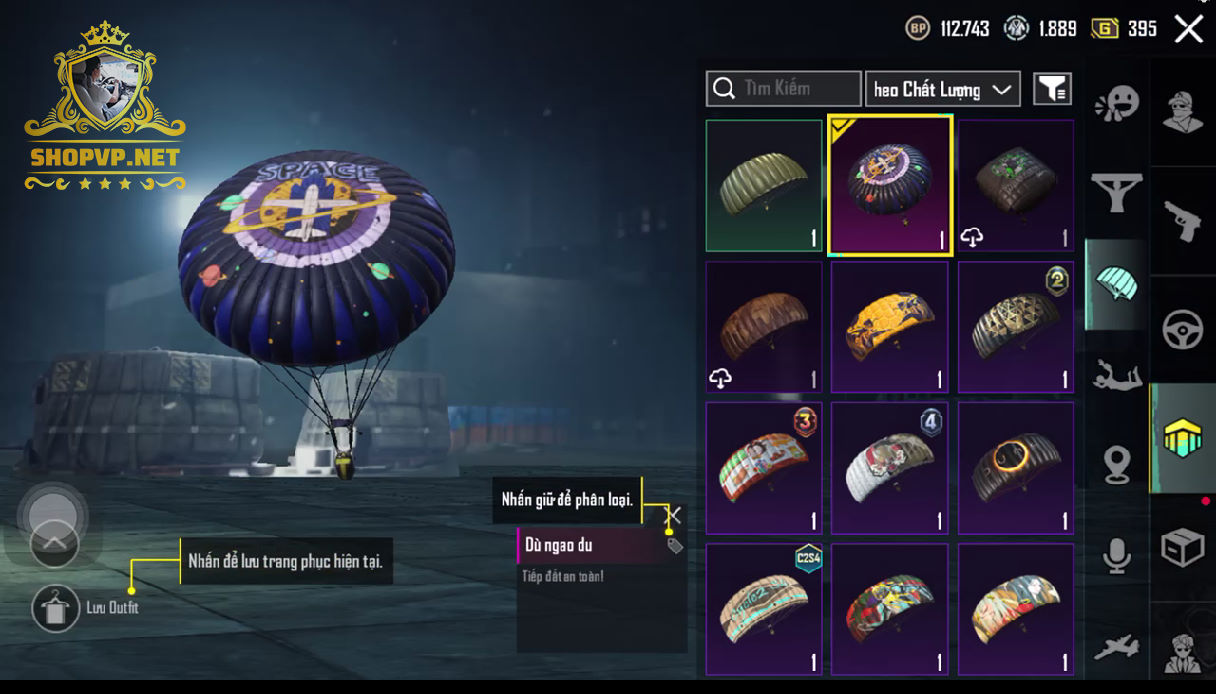This screenshot has width=1216, height=694.
Task: Select the white parachute with badge 4
Action: point(889,468)
